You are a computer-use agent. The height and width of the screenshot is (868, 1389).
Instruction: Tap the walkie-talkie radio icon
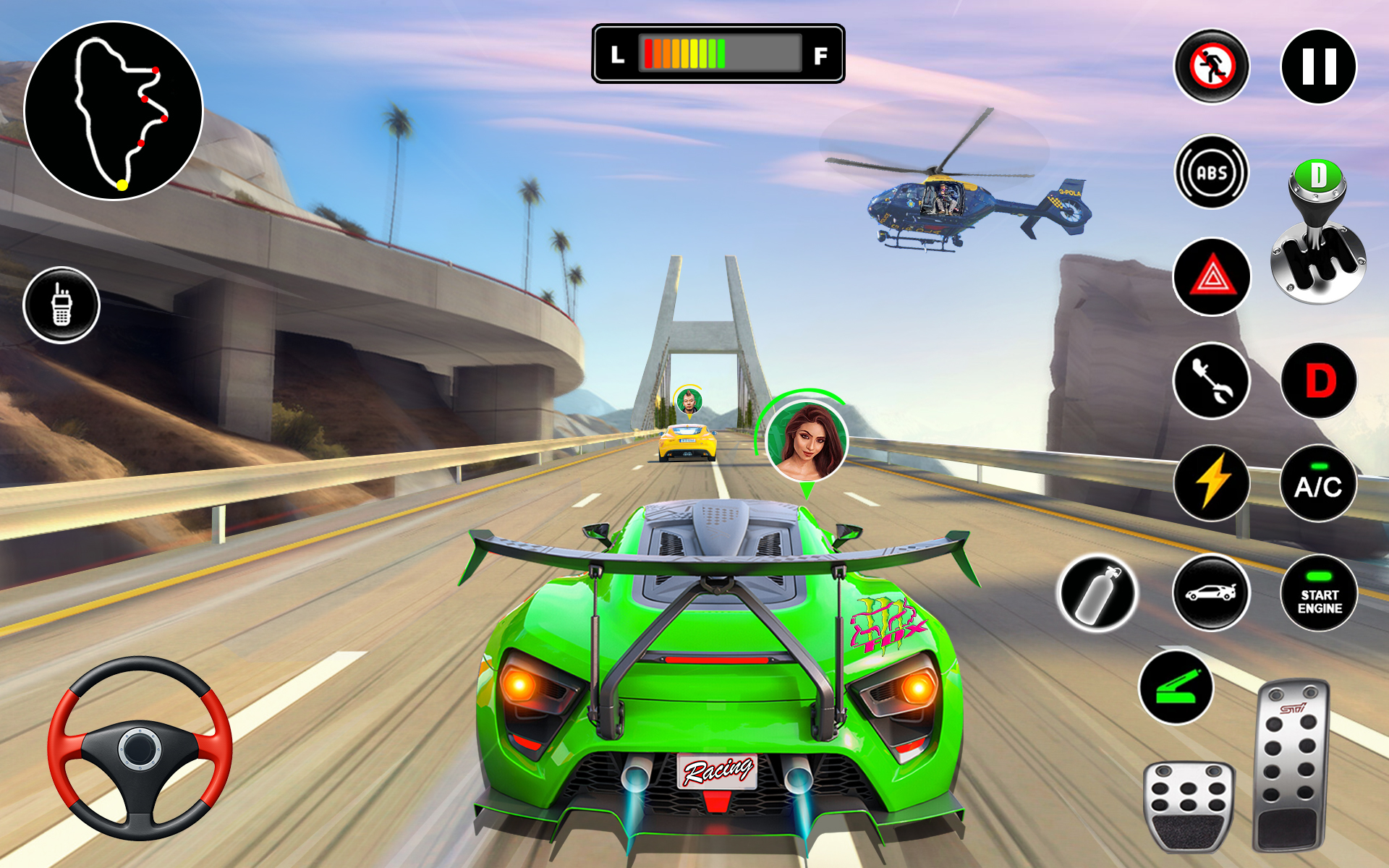coord(64,305)
